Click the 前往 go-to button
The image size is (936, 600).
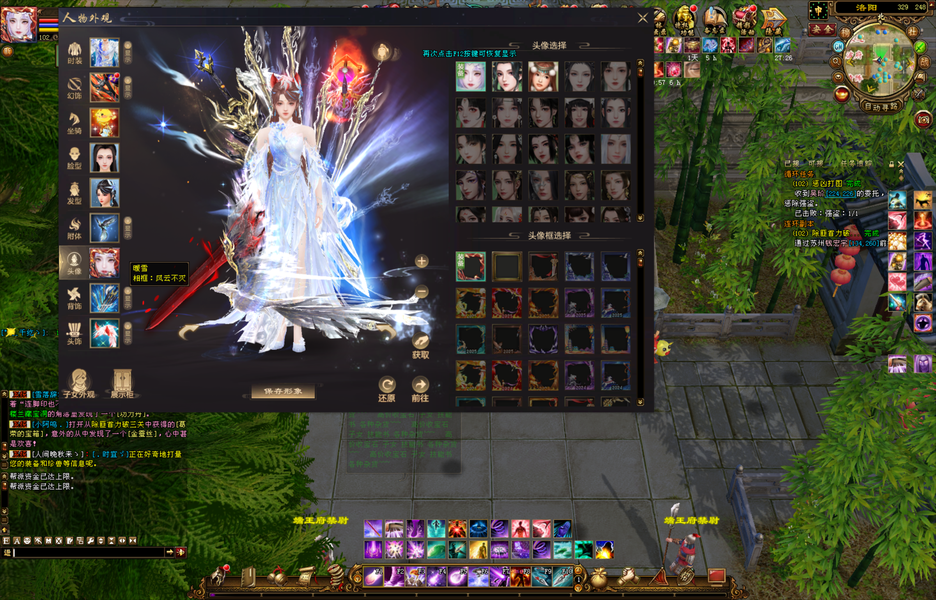pyautogui.click(x=420, y=388)
